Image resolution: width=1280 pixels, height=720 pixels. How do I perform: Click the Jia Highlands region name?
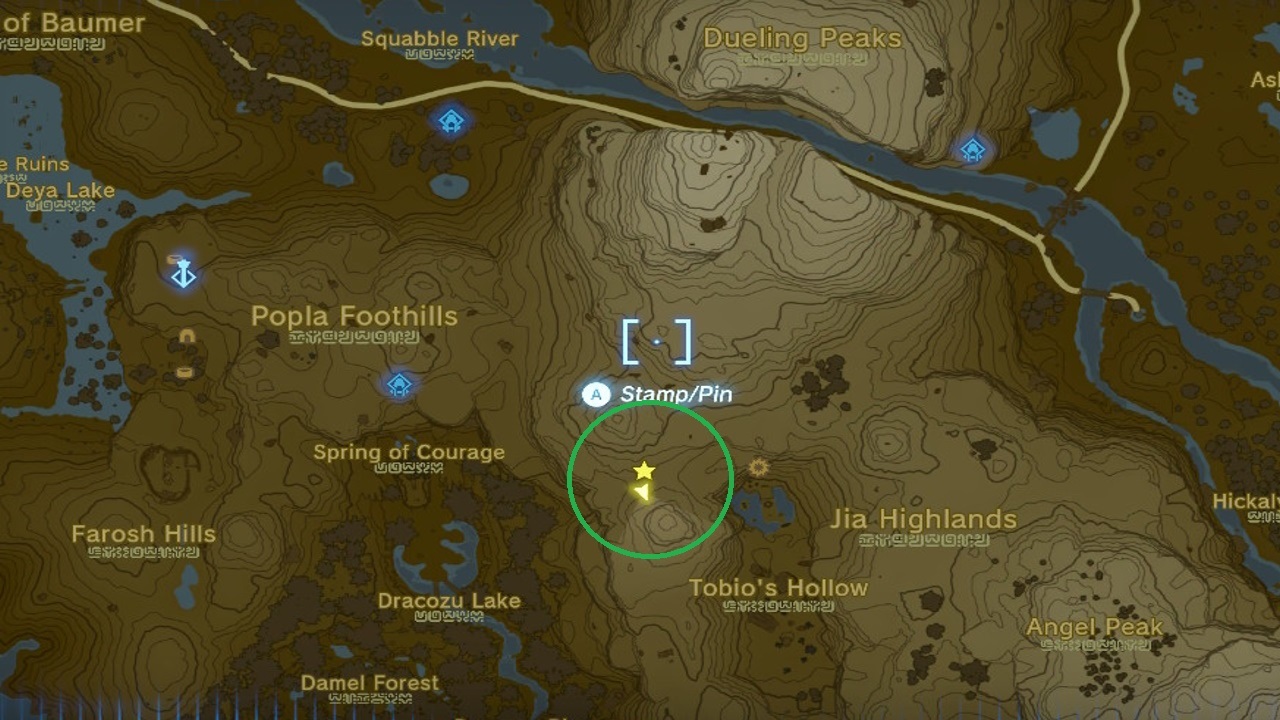pyautogui.click(x=925, y=519)
